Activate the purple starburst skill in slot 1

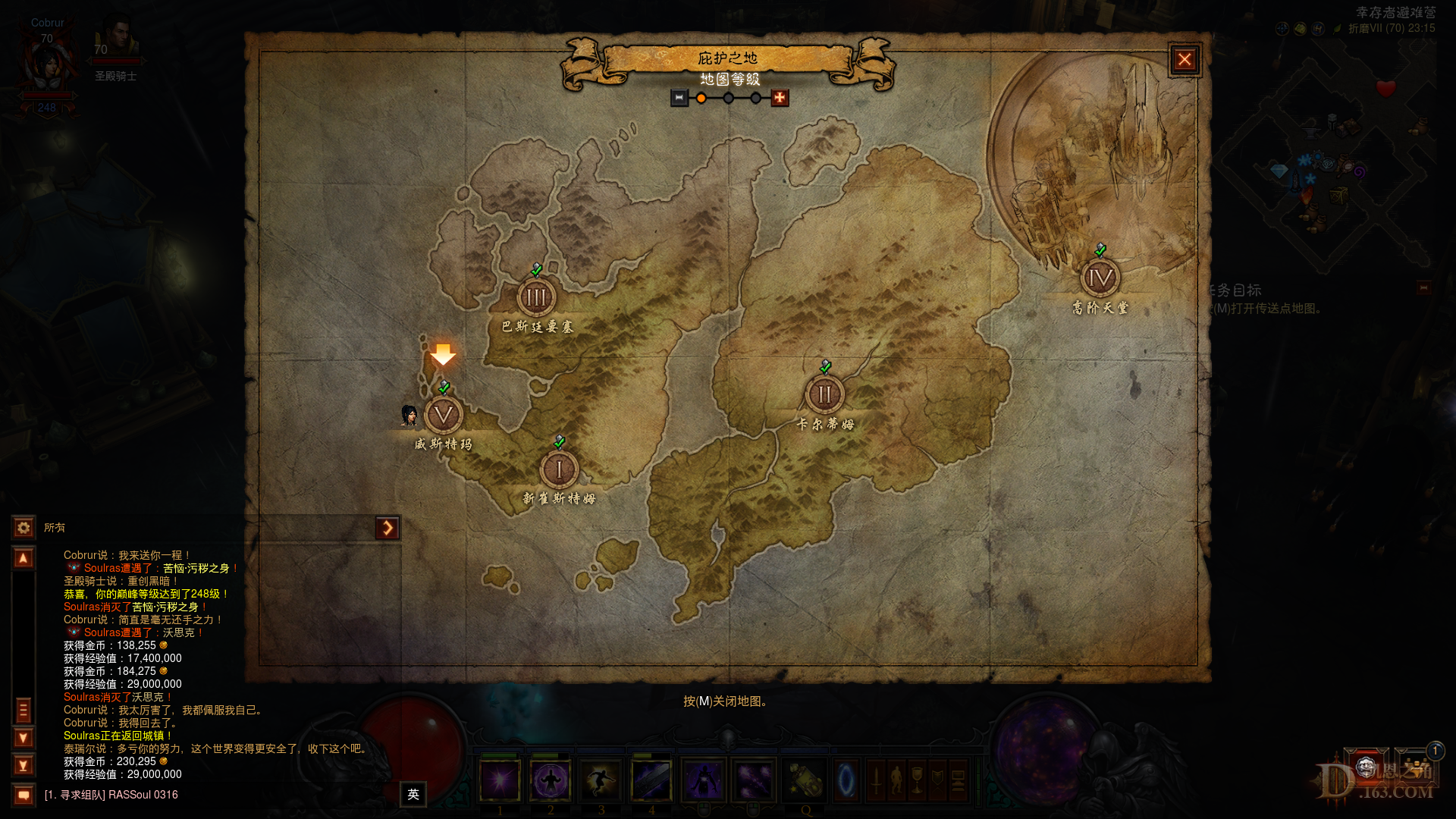500,780
